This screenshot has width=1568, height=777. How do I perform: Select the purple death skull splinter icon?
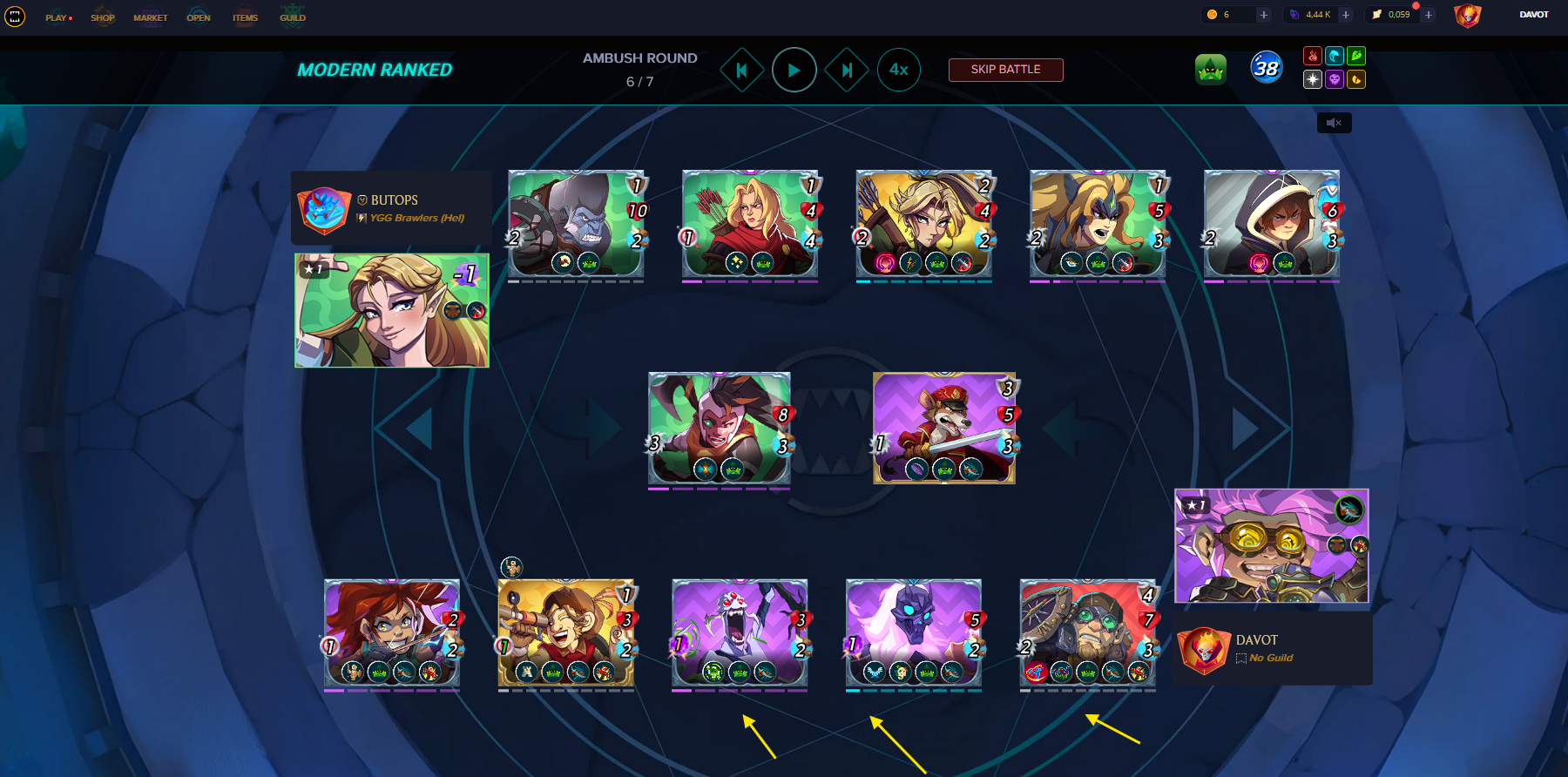[x=1335, y=79]
